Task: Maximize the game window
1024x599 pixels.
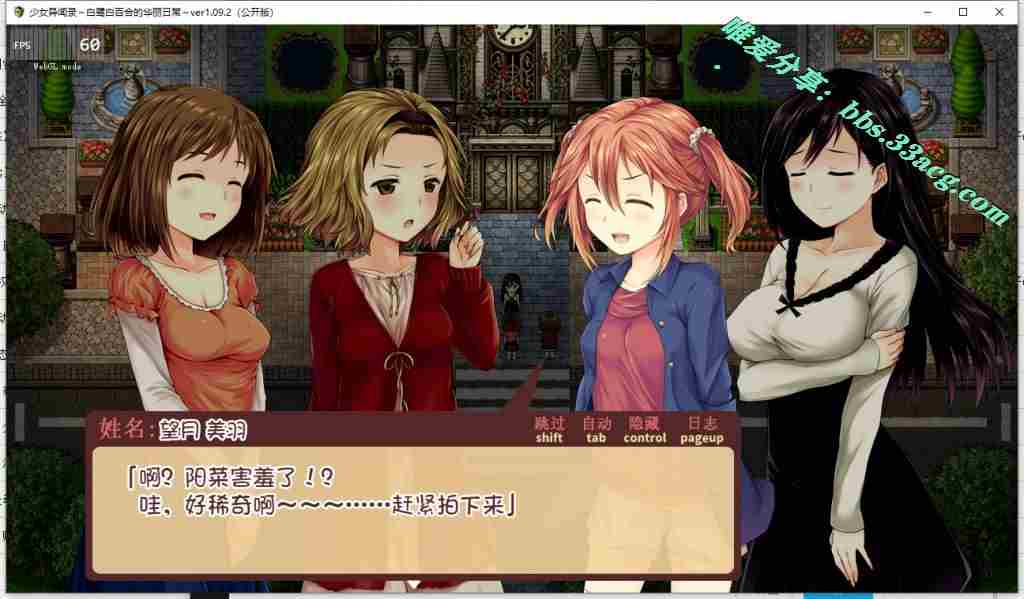Action: (x=962, y=12)
